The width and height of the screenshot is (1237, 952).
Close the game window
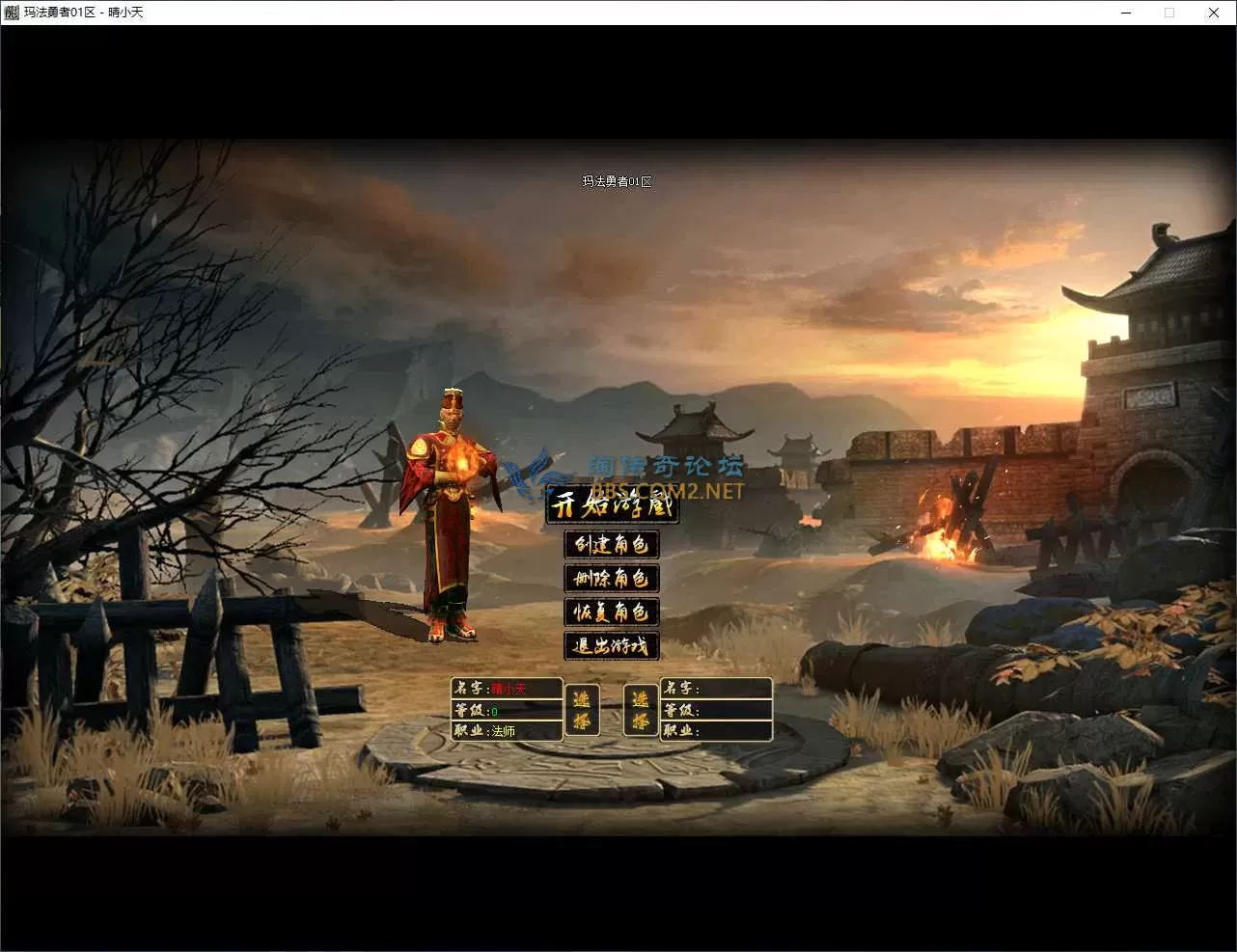pos(1213,13)
